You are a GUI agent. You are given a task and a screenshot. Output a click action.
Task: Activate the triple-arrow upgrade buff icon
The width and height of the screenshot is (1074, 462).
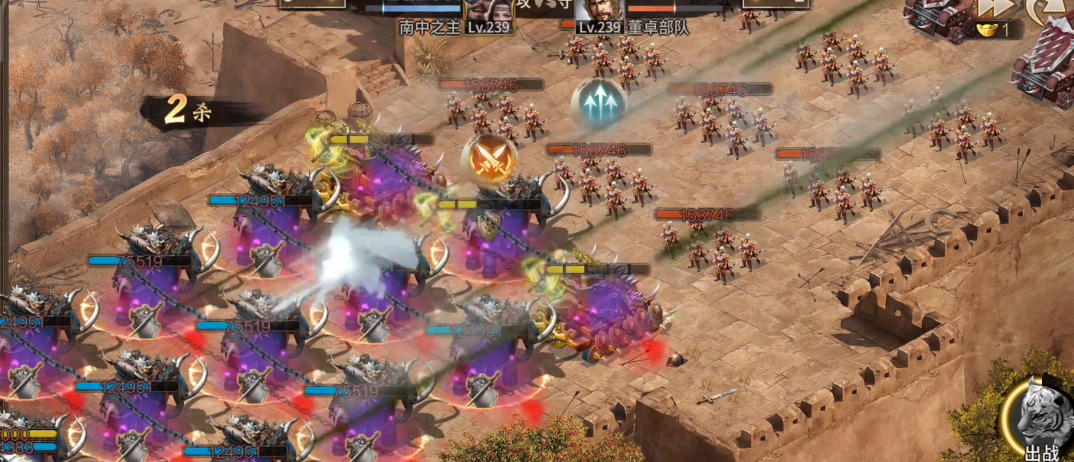click(x=598, y=103)
